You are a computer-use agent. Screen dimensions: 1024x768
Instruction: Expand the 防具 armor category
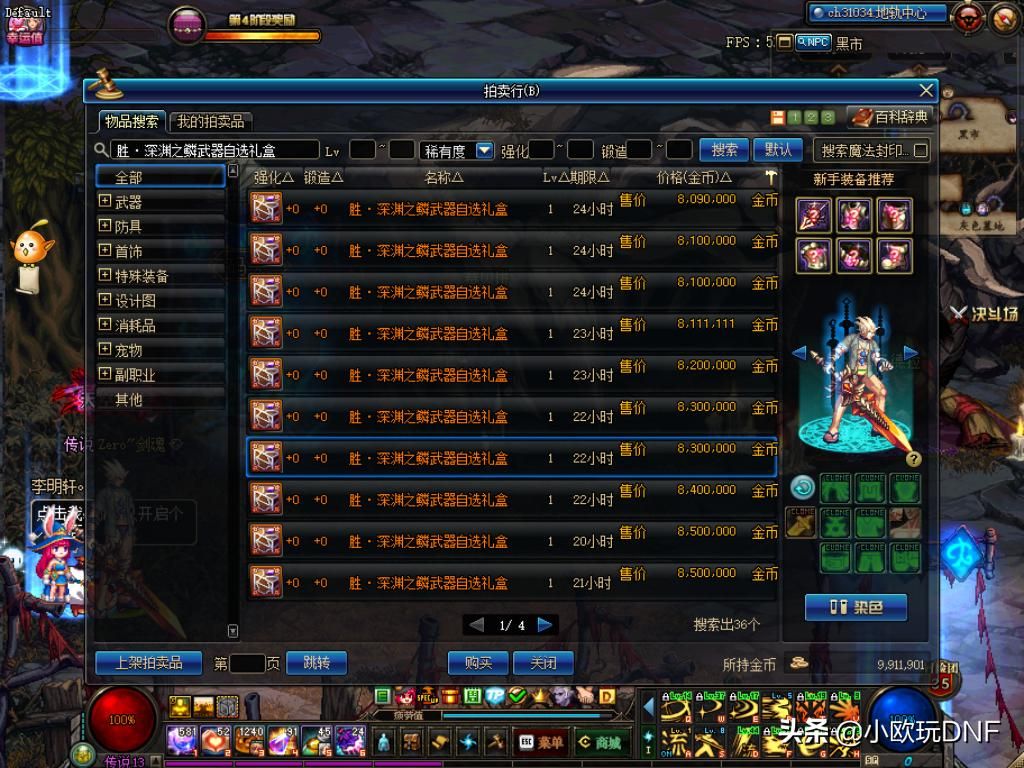click(105, 226)
